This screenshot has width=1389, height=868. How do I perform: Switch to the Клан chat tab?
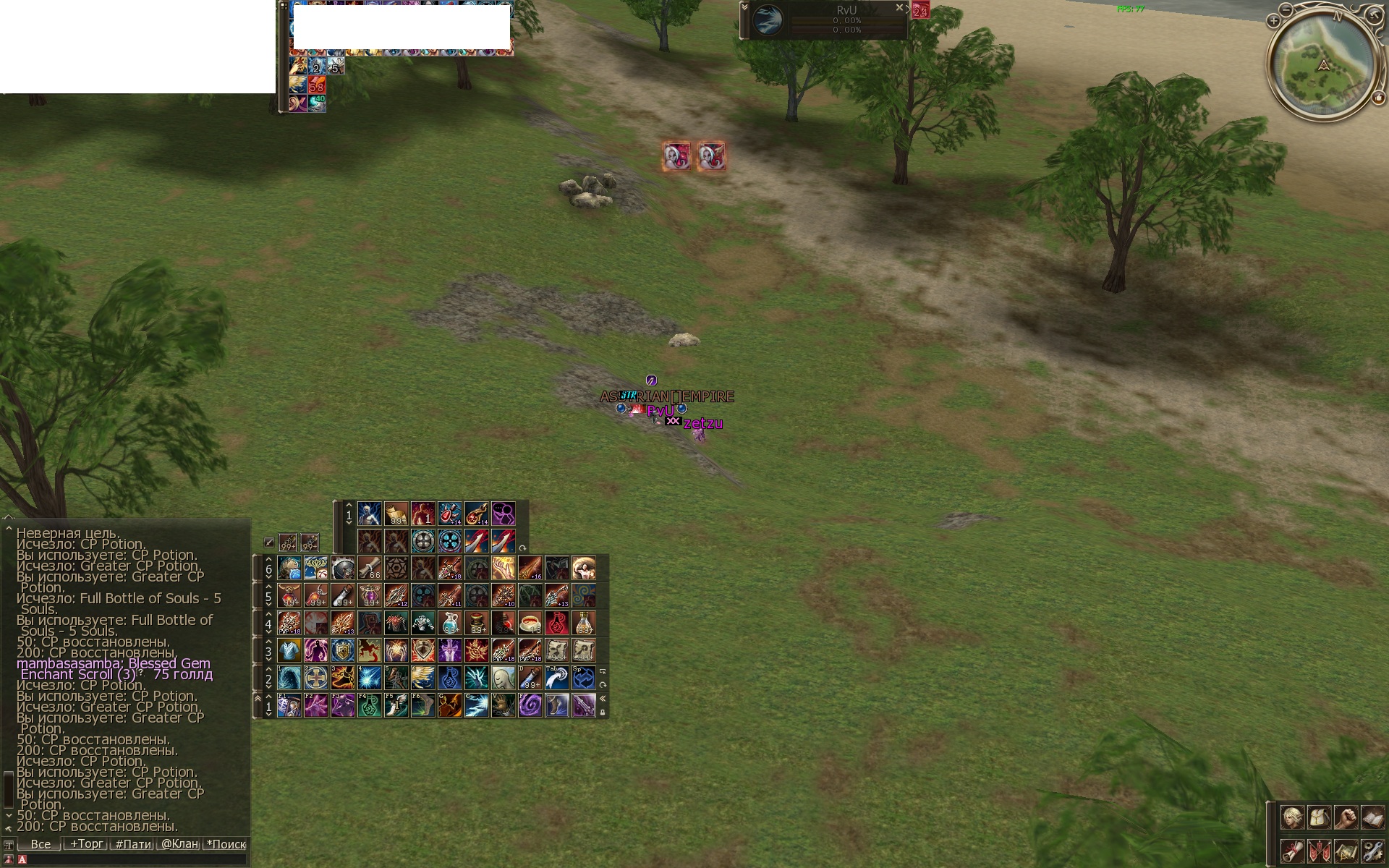tap(179, 844)
